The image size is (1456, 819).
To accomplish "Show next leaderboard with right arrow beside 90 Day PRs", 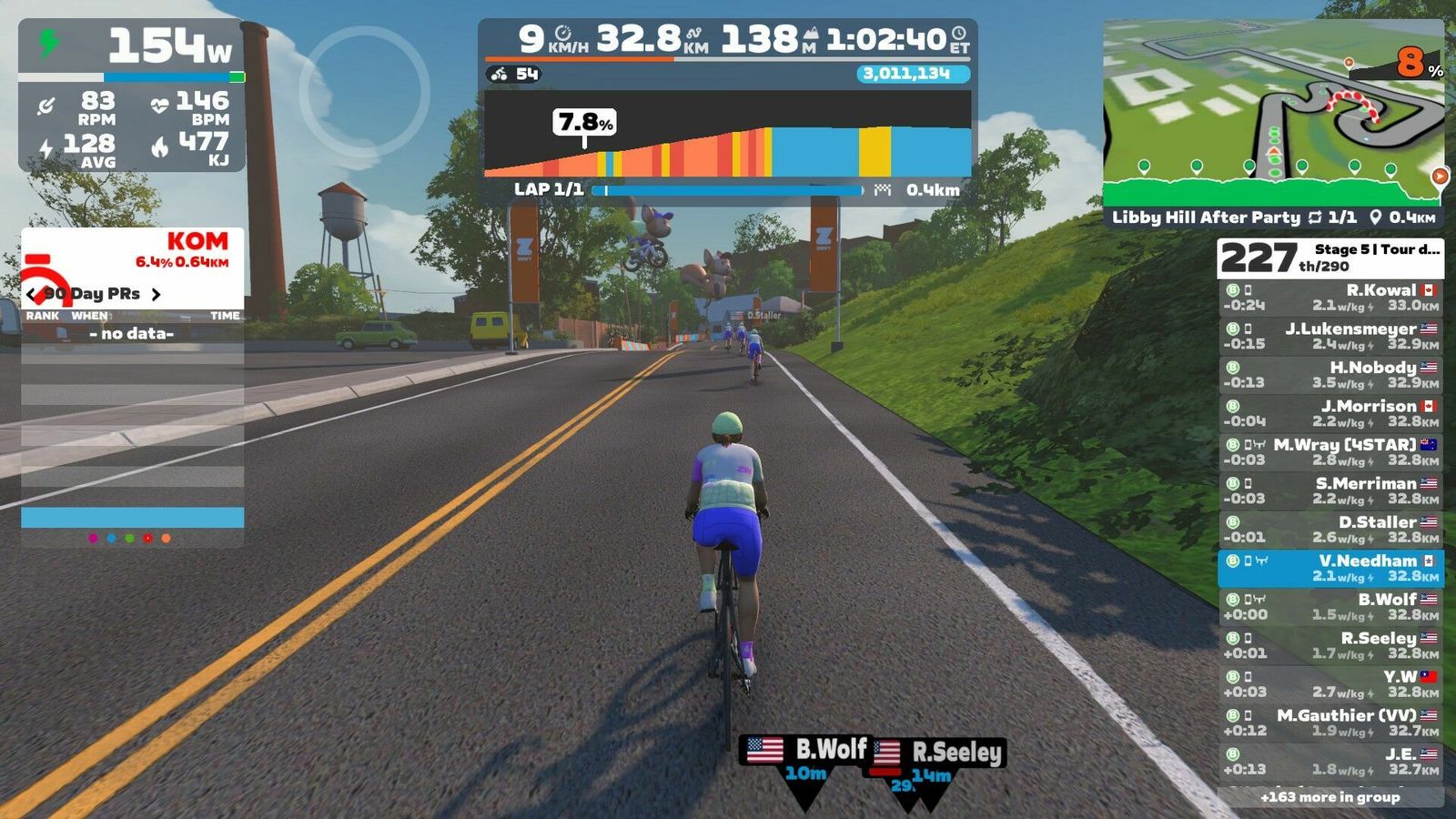I will point(157,294).
